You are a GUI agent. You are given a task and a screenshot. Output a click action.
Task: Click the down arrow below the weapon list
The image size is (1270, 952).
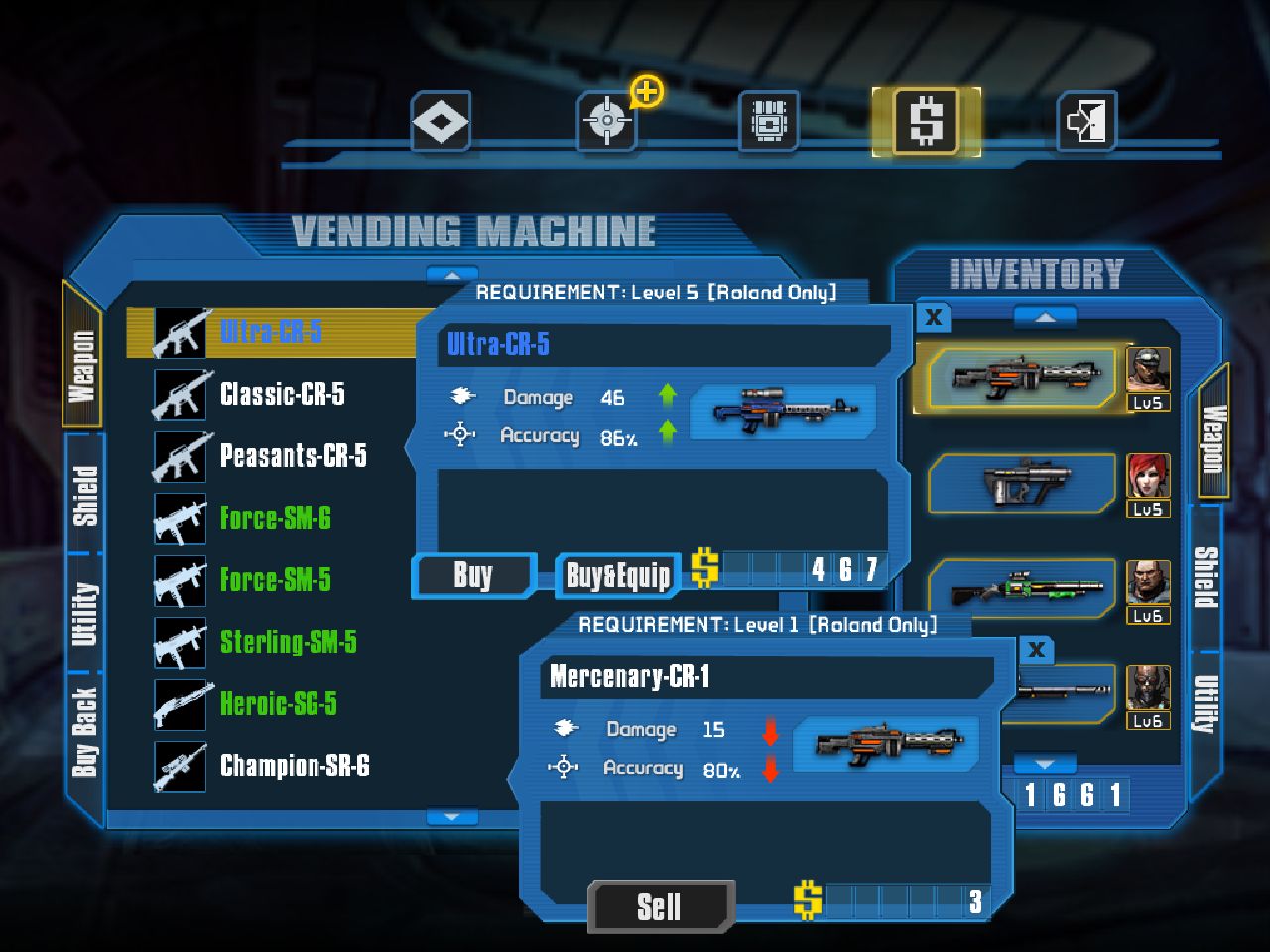(453, 815)
